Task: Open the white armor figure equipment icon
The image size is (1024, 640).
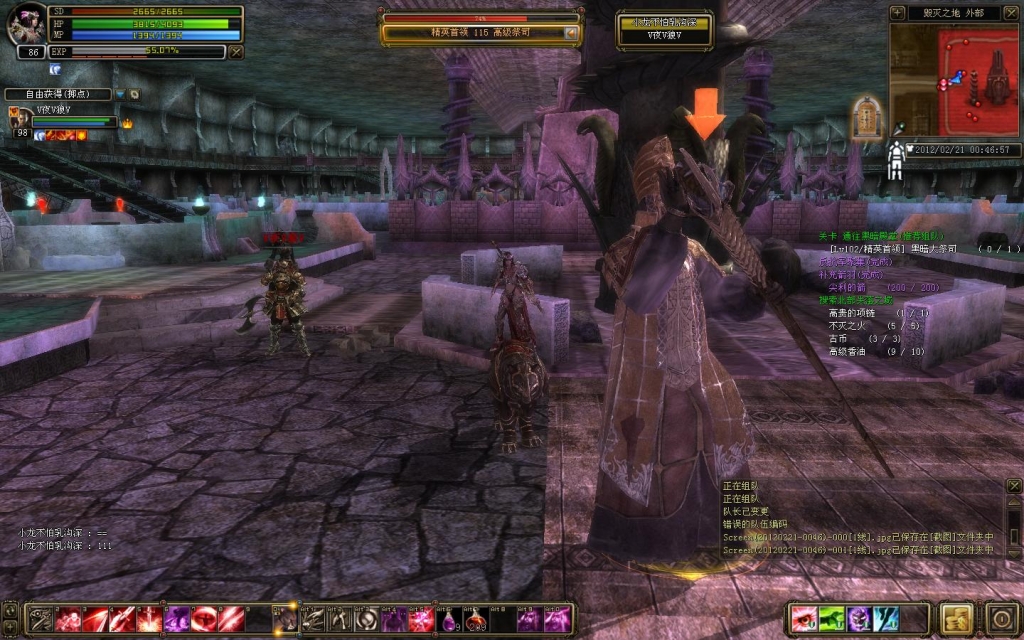Action: 896,161
